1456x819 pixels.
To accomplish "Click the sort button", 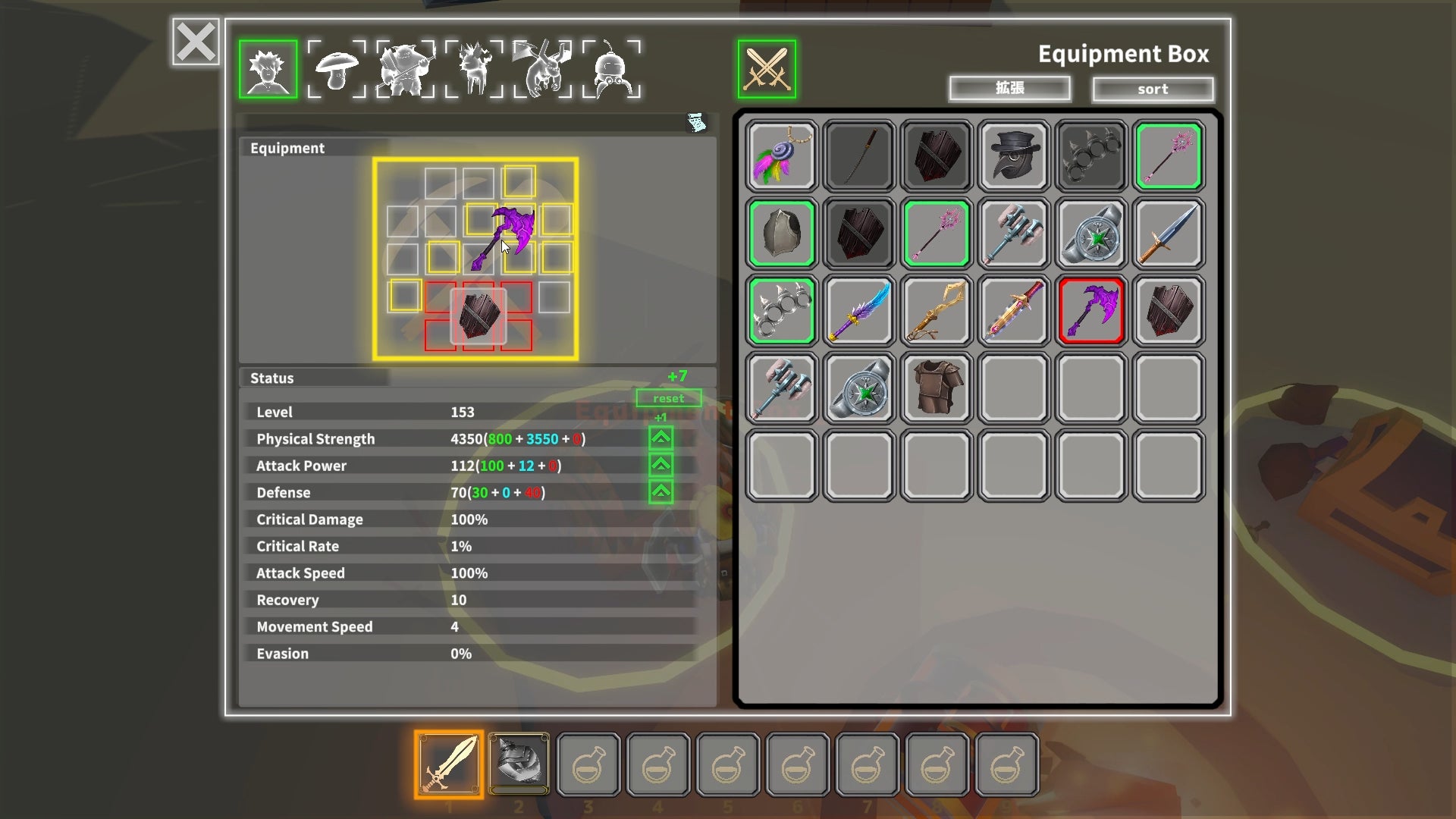I will coord(1152,89).
